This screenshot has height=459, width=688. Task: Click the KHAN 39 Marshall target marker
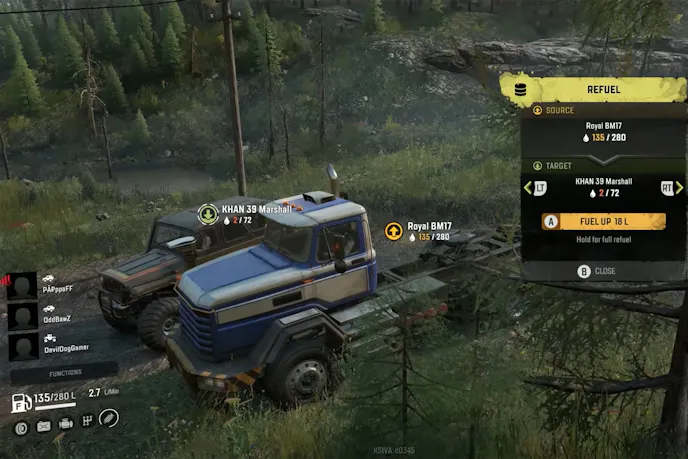208,213
